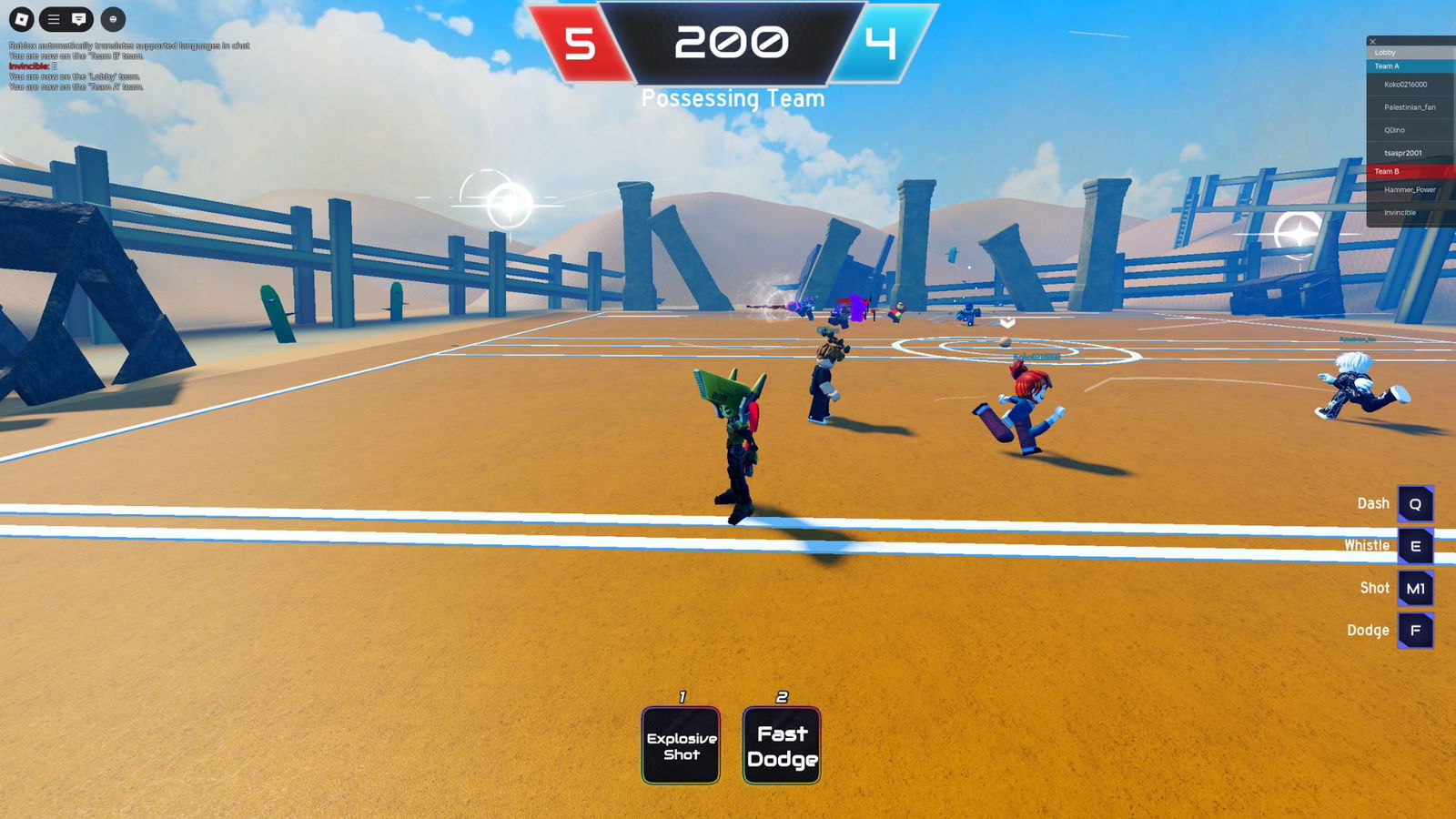Select player Koko0216000 in leaderboard
The image size is (1456, 819).
[1406, 84]
